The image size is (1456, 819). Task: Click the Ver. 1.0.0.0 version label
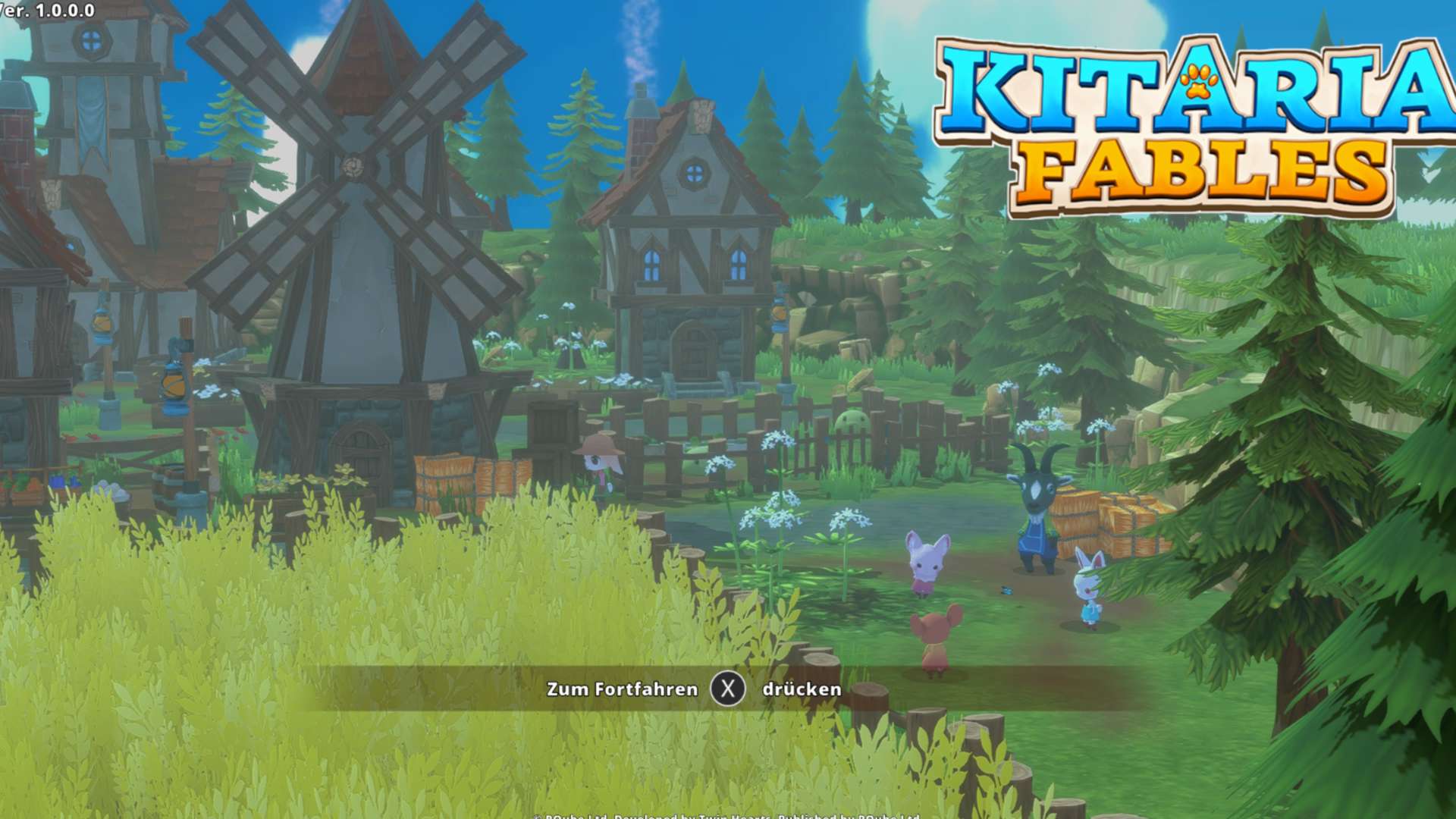pyautogui.click(x=45, y=11)
